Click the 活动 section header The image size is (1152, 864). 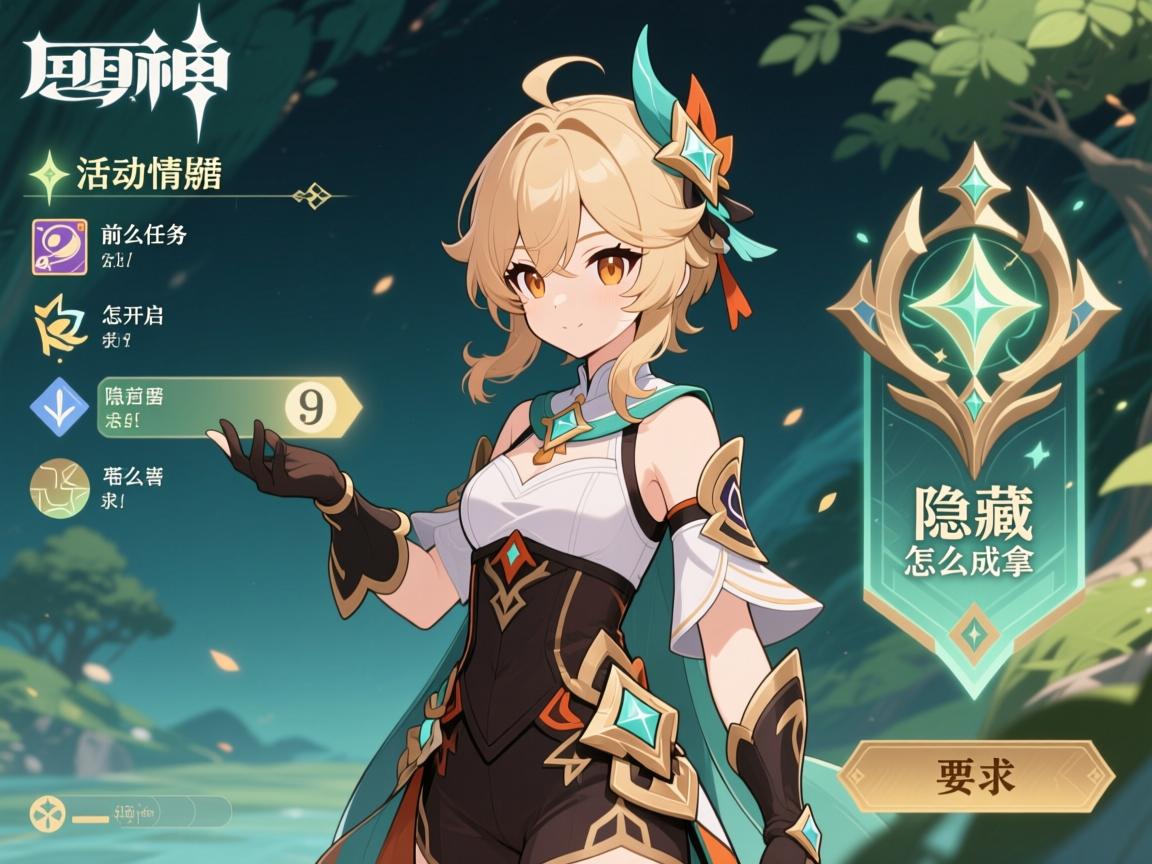148,174
